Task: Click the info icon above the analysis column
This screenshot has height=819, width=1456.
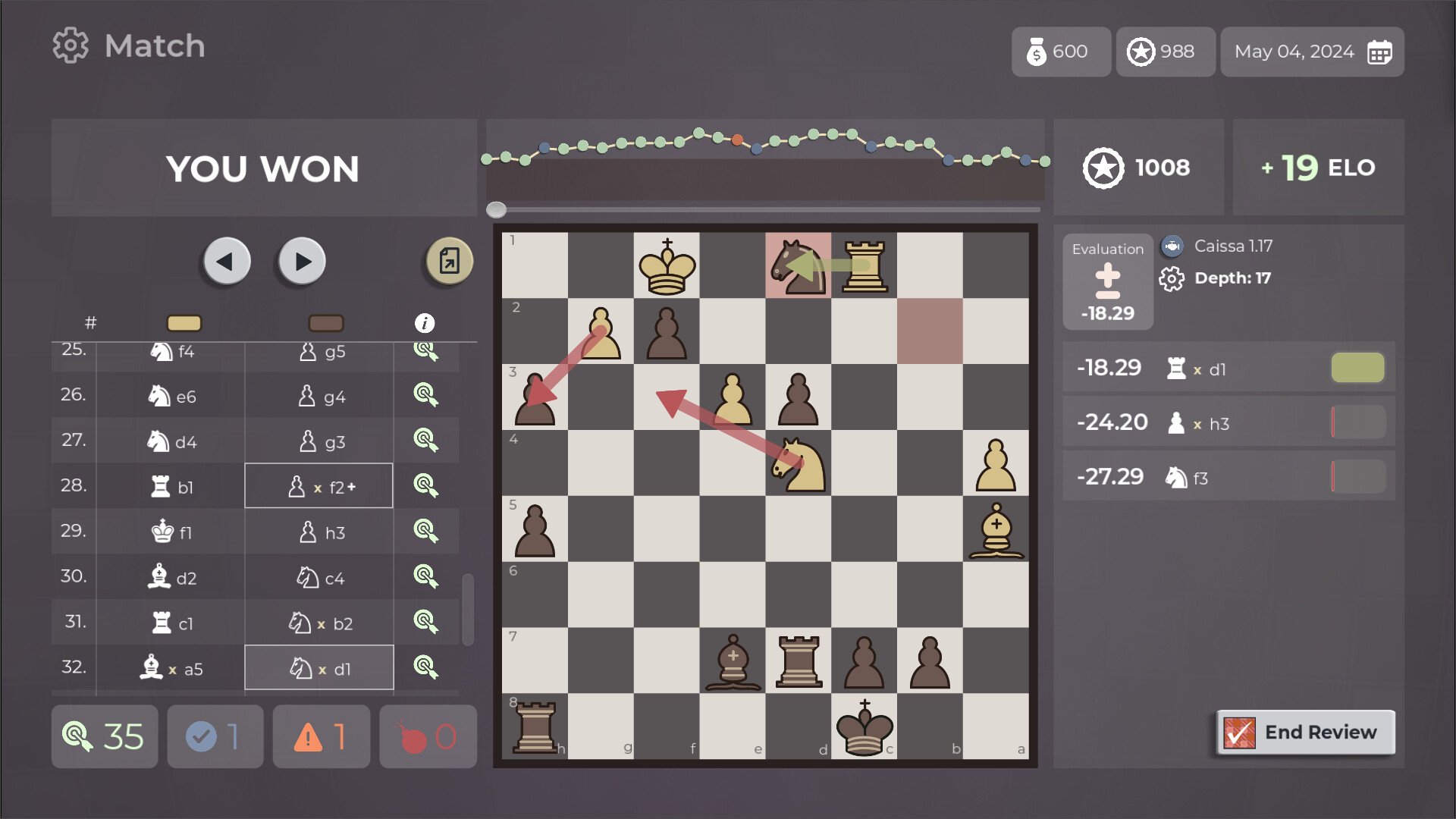Action: 425,321
